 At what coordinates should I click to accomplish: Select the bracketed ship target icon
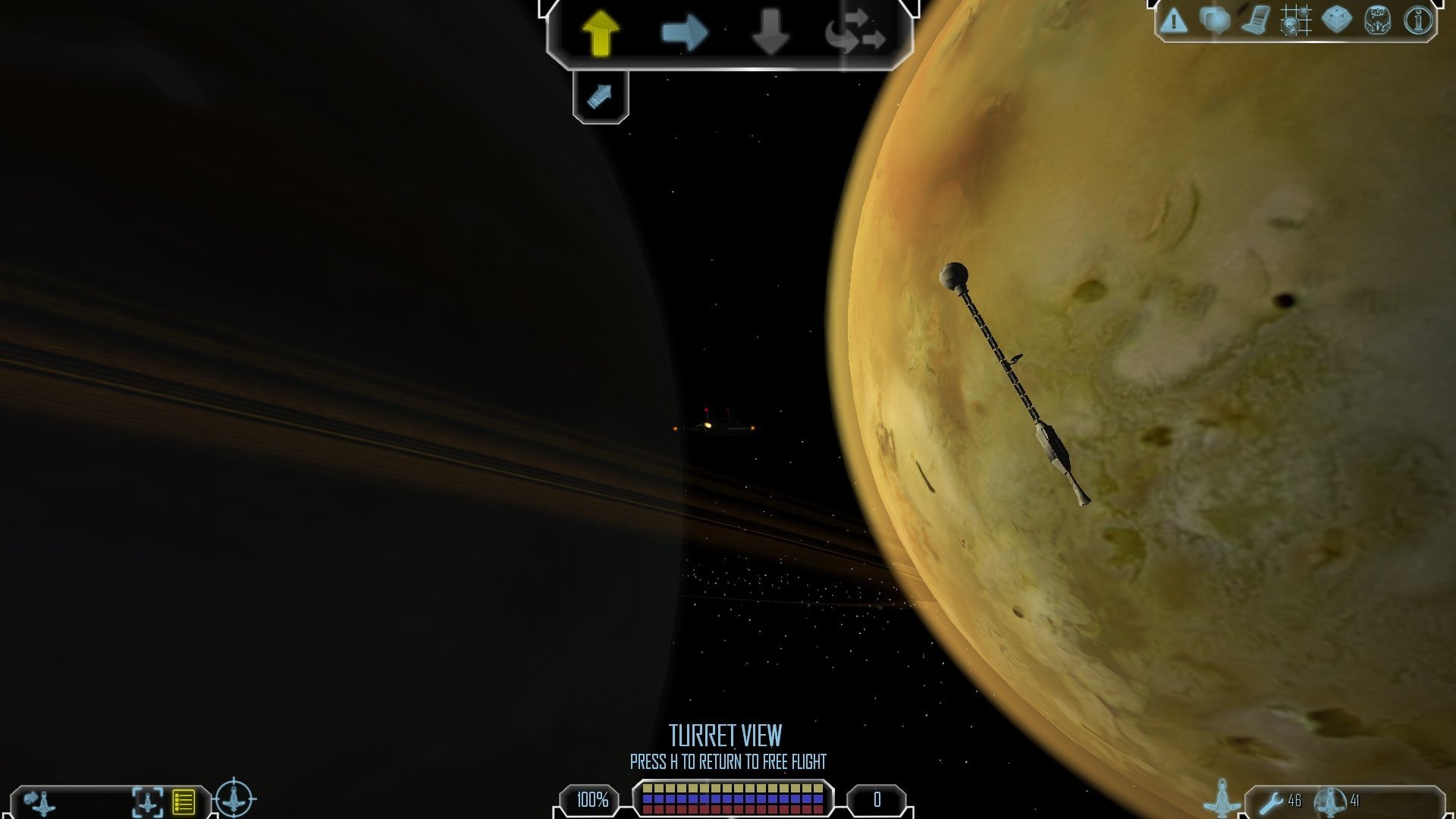[x=147, y=802]
